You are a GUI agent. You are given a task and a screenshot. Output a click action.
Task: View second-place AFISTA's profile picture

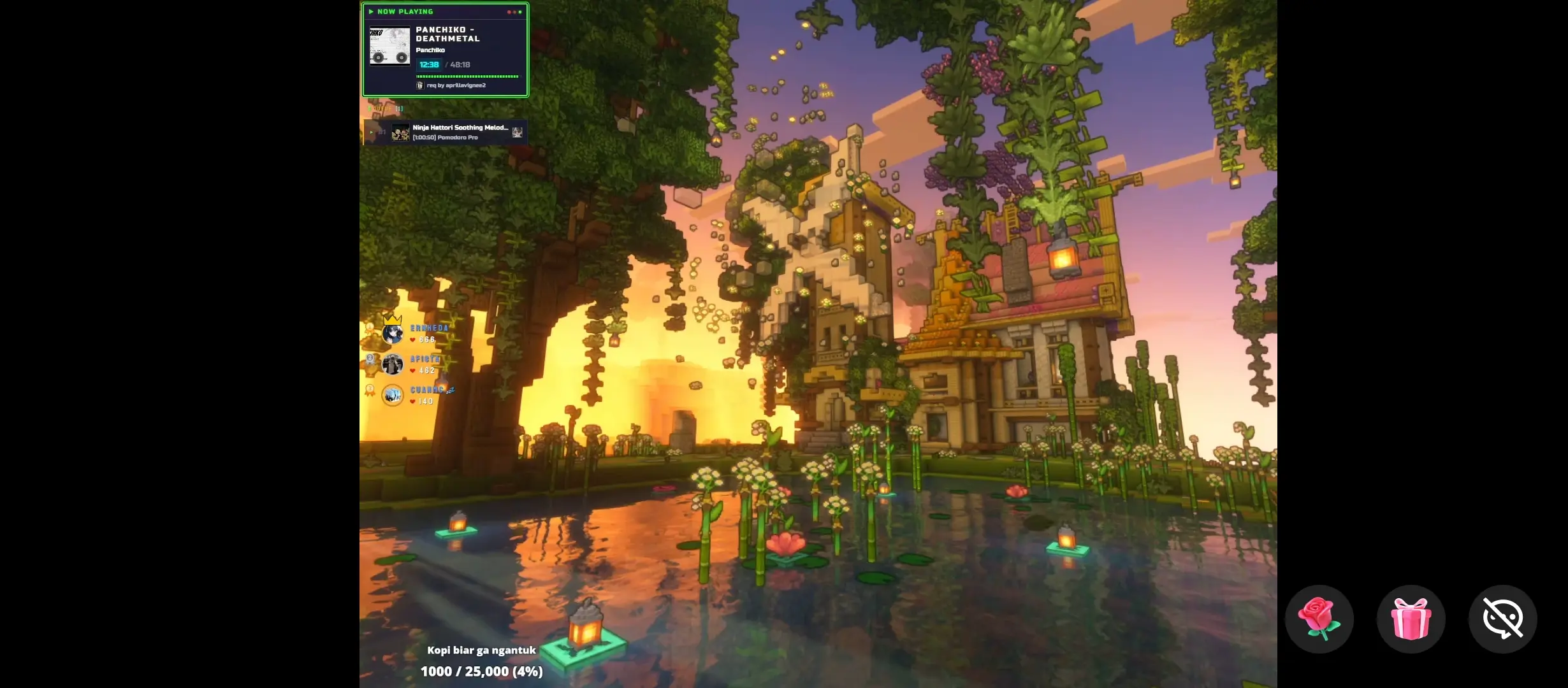point(392,364)
